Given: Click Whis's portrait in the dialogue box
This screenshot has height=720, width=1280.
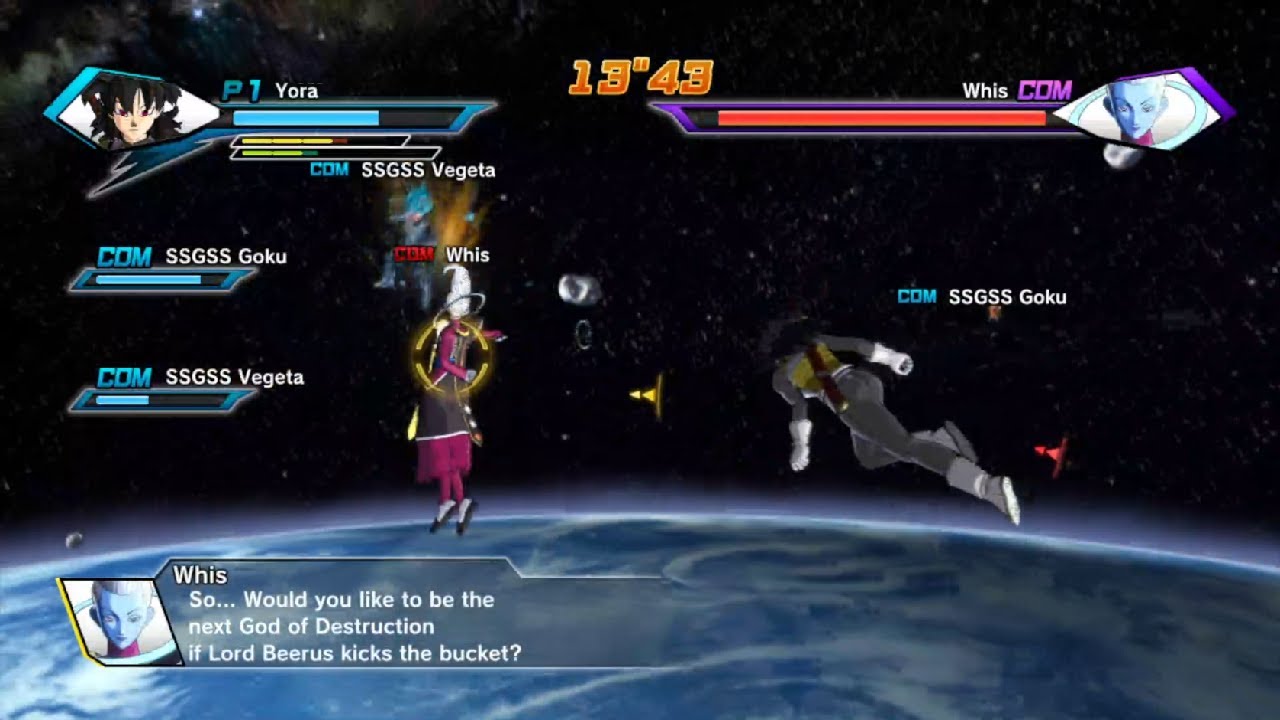Looking at the screenshot, I should pyautogui.click(x=112, y=620).
